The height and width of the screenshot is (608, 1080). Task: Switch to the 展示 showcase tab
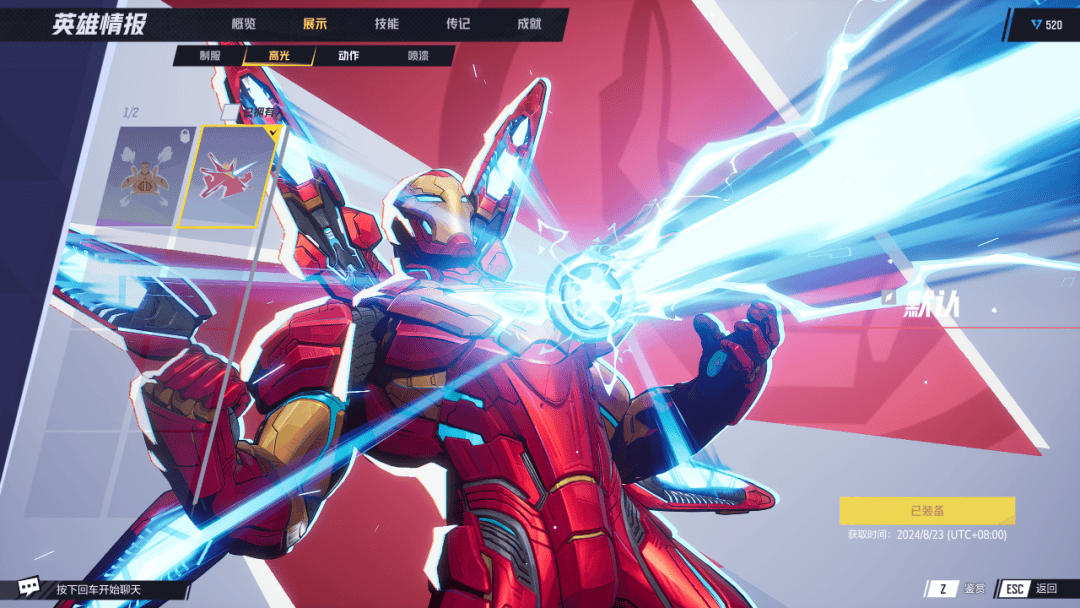(315, 24)
